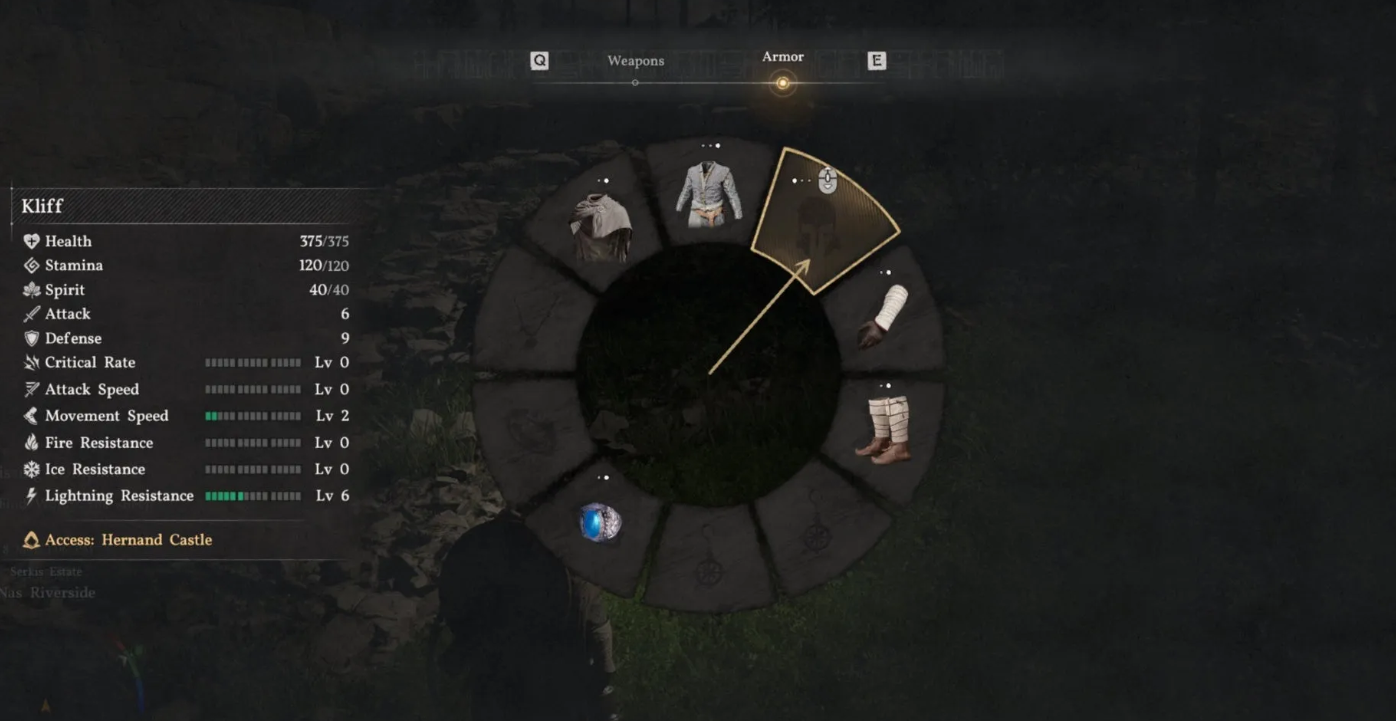This screenshot has width=1396, height=721.
Task: Choose the hooded cloak slot
Action: 600,227
